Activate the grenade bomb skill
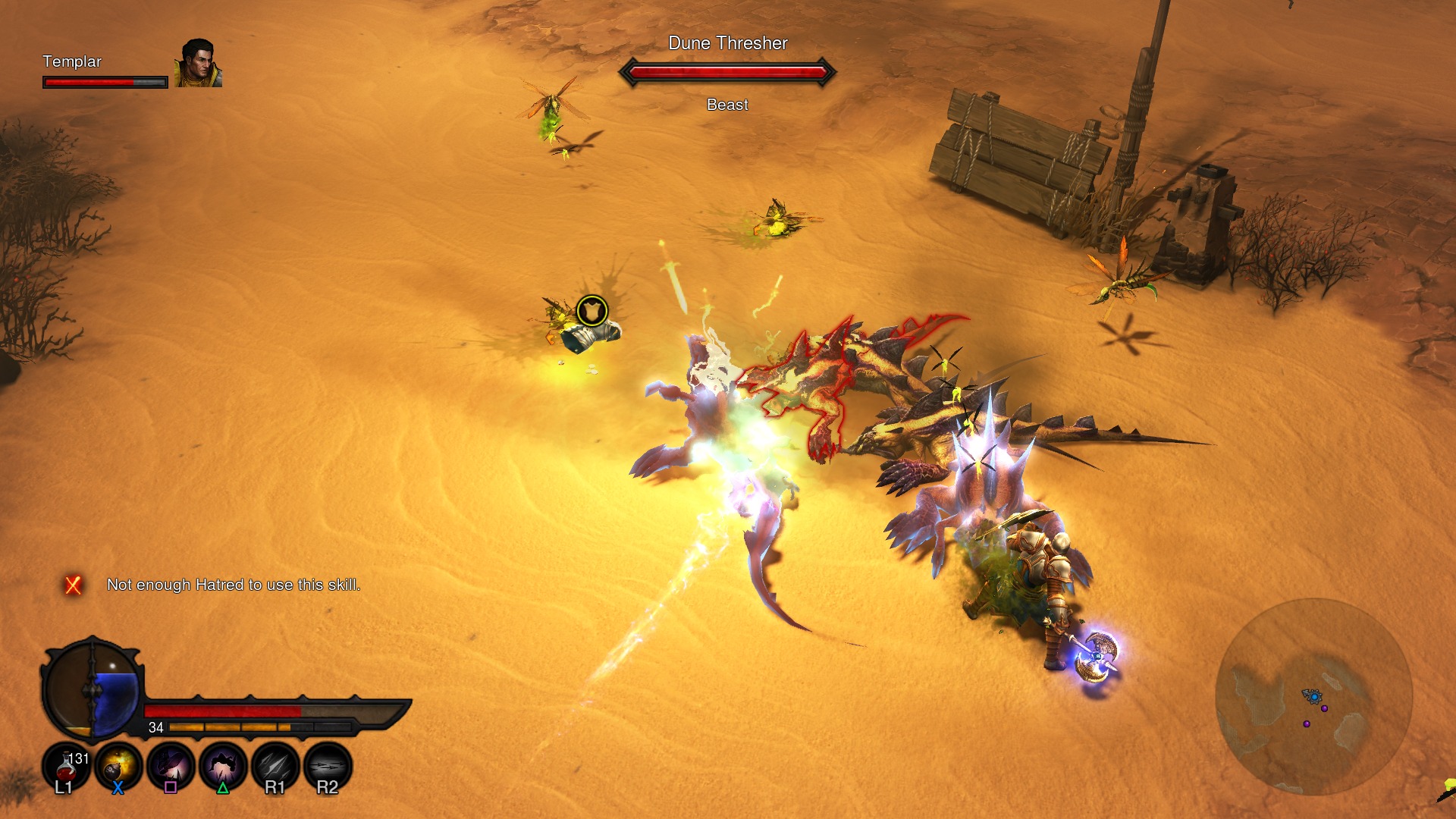Viewport: 1456px width, 819px height. [x=118, y=766]
